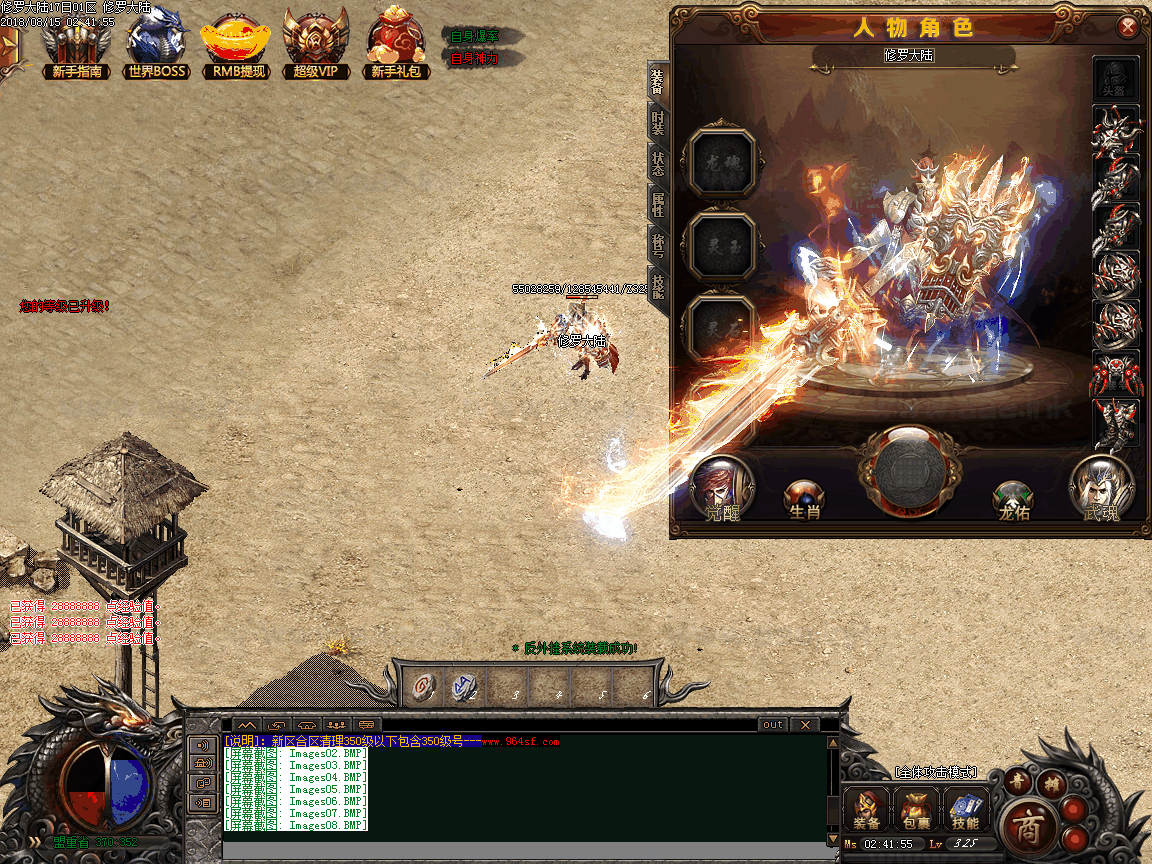Click the chat window's out button
Image resolution: width=1152 pixels, height=864 pixels.
click(772, 724)
